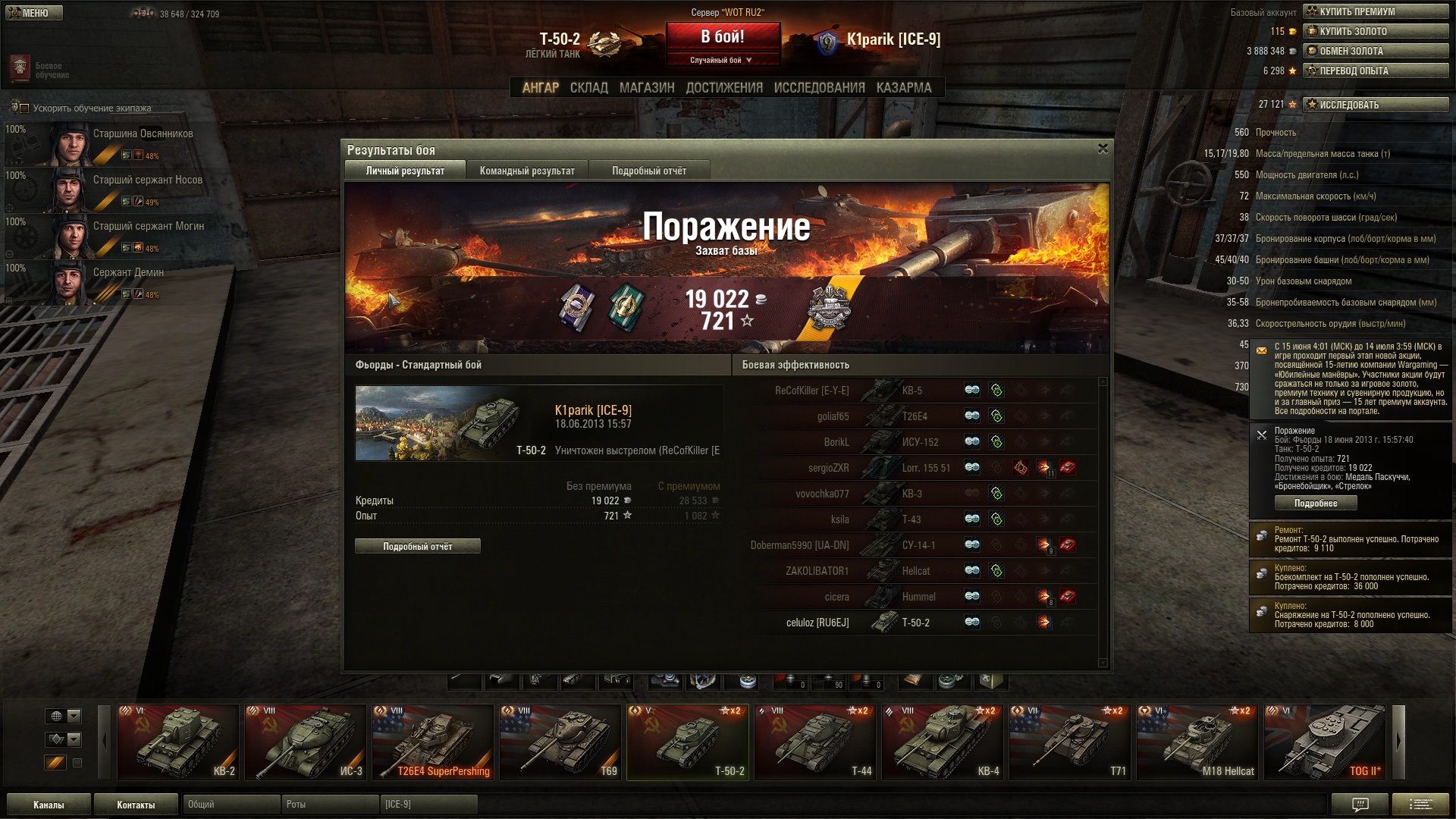Choose the T26E4 SuperPershing tank

(433, 742)
